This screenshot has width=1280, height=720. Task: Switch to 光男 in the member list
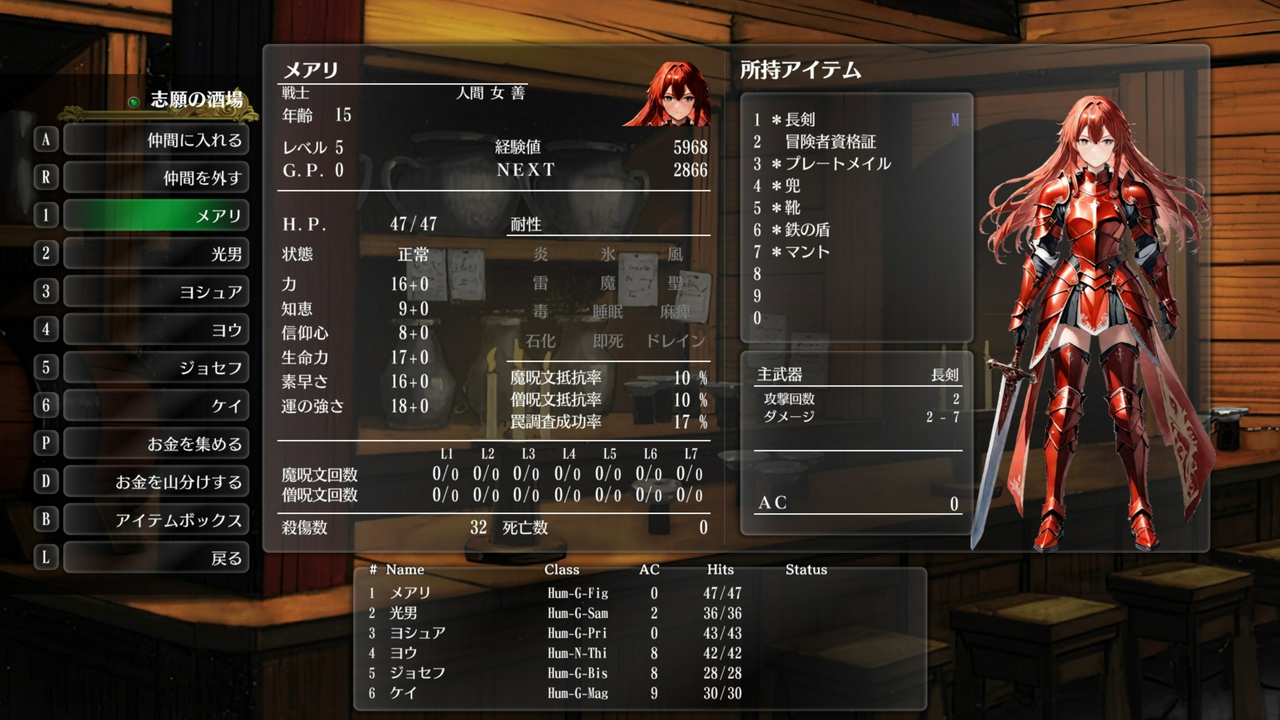point(156,254)
